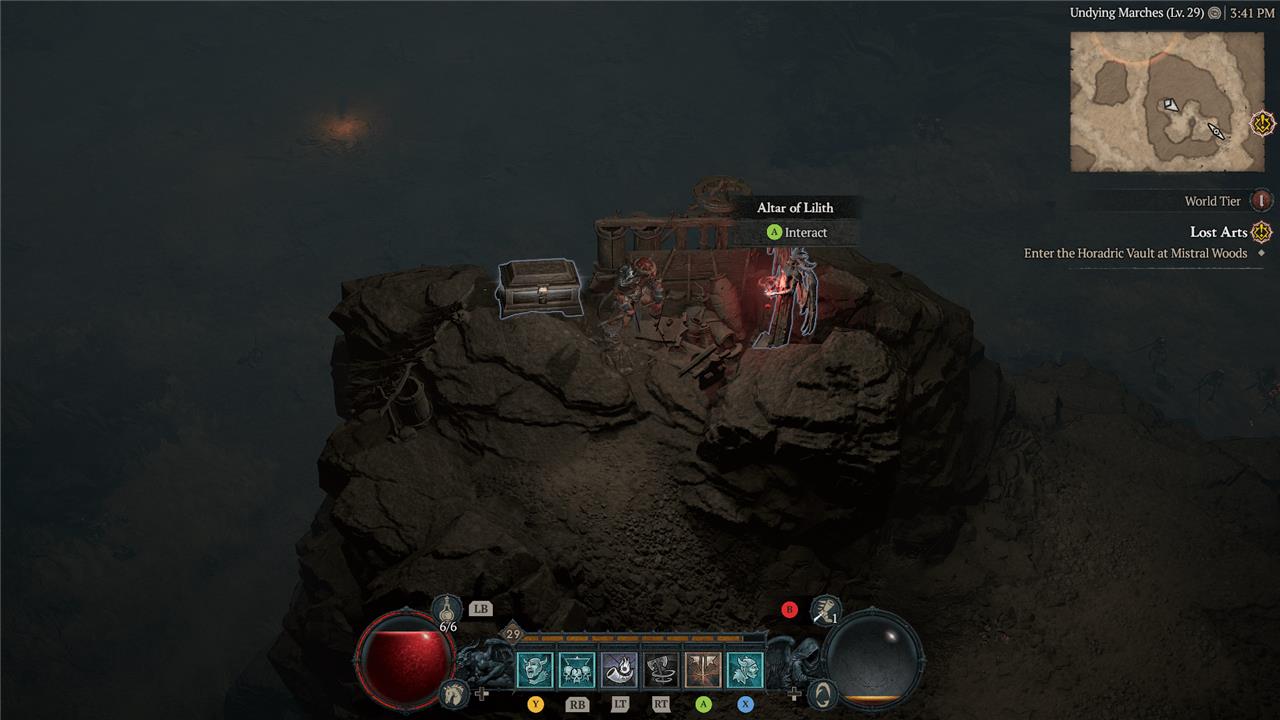The height and width of the screenshot is (720, 1280).
Task: Click the World Tier indicator icon
Action: (x=1262, y=201)
